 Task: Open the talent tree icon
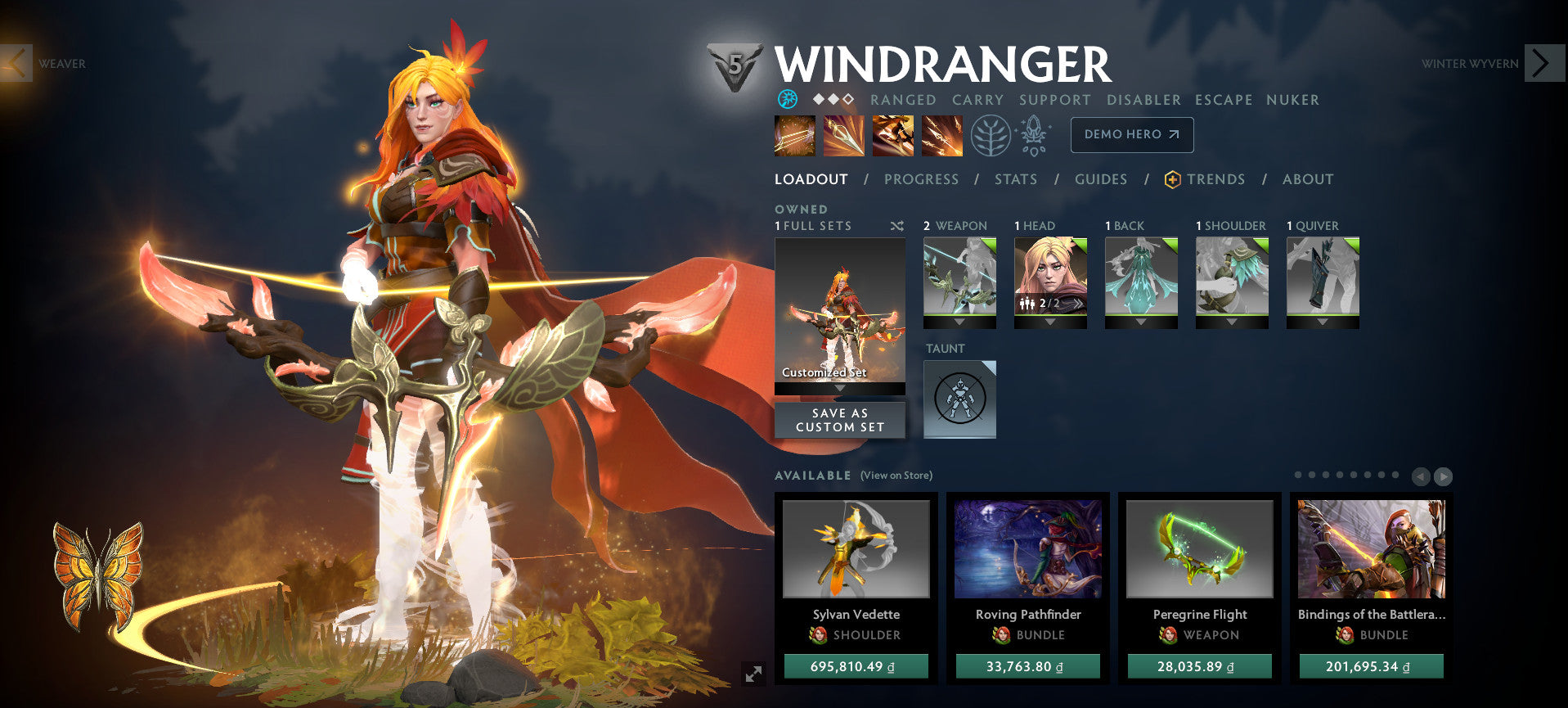tap(991, 135)
